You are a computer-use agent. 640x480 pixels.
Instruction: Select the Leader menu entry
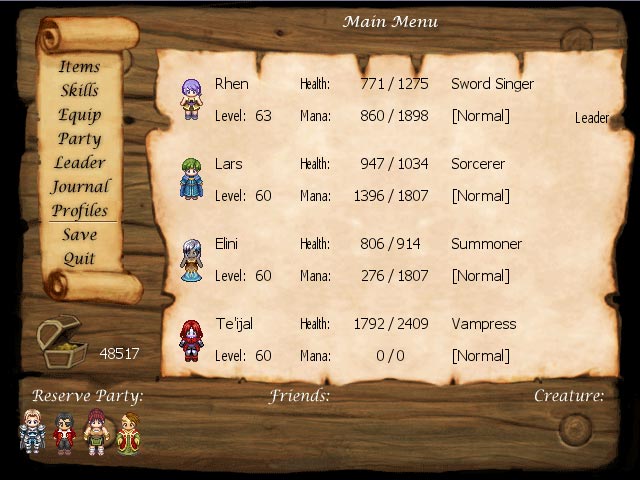[80, 163]
